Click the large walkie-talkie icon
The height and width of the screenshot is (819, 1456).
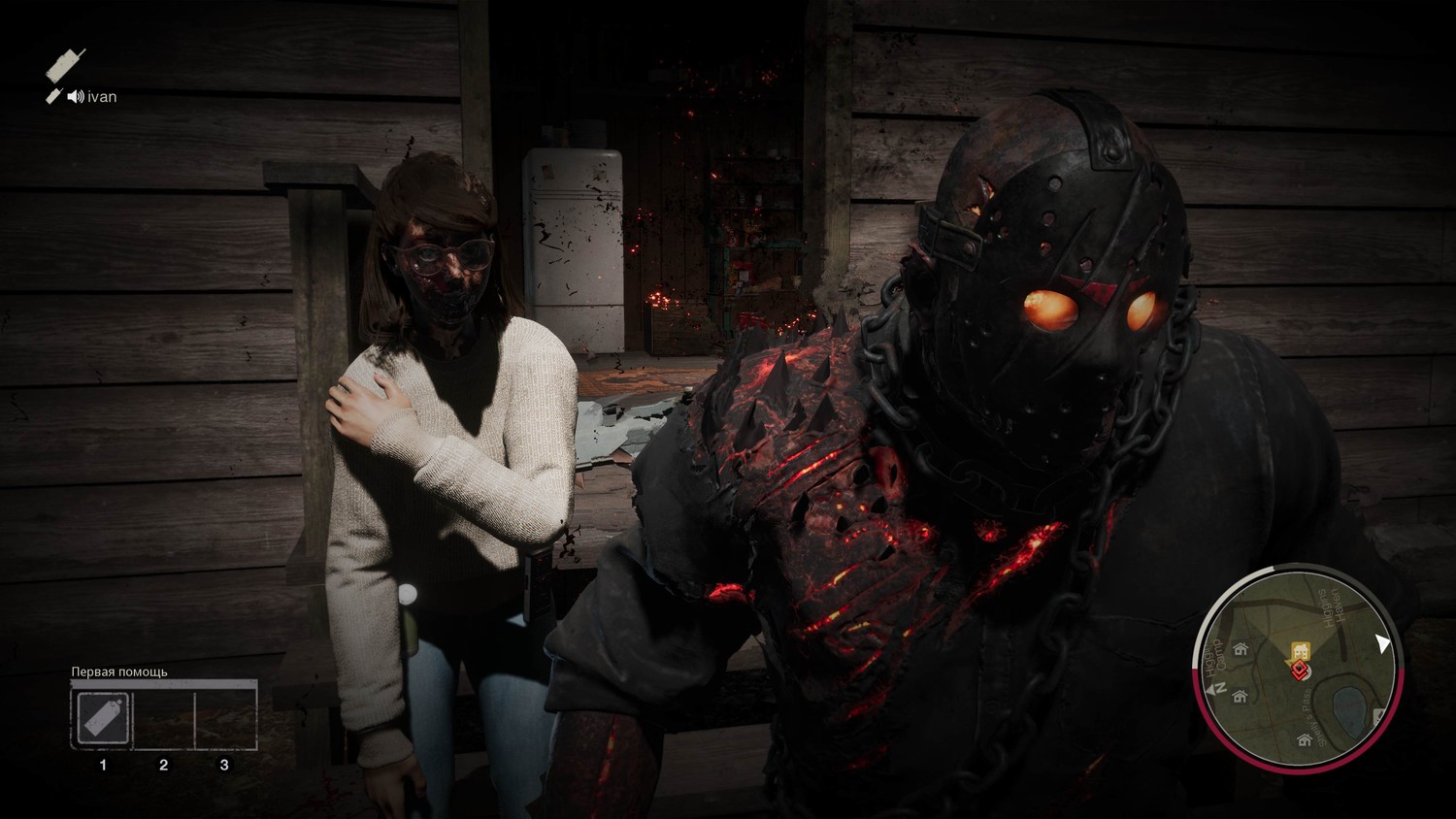pos(65,66)
